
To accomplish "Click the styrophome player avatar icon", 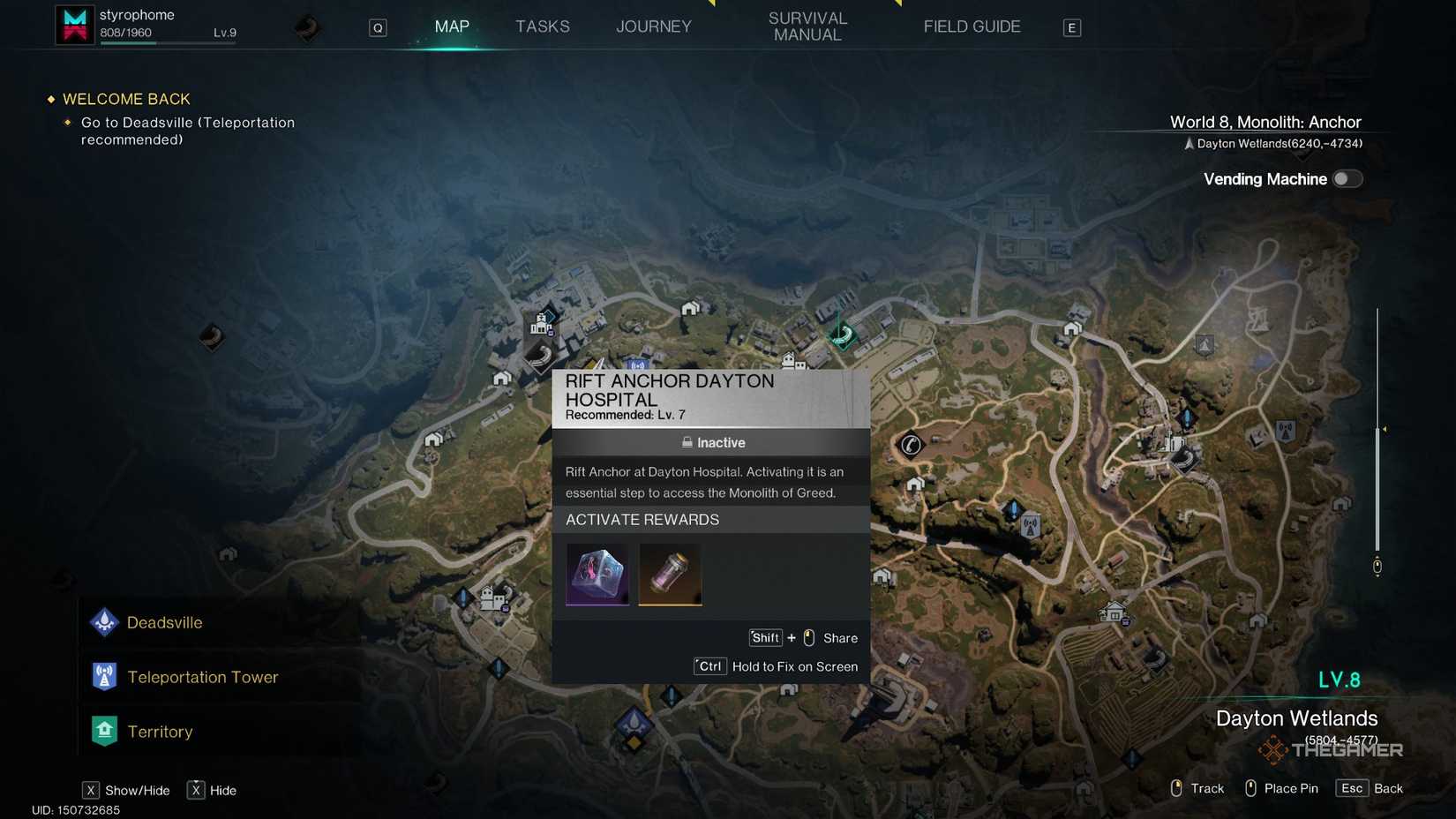I will pyautogui.click(x=74, y=24).
